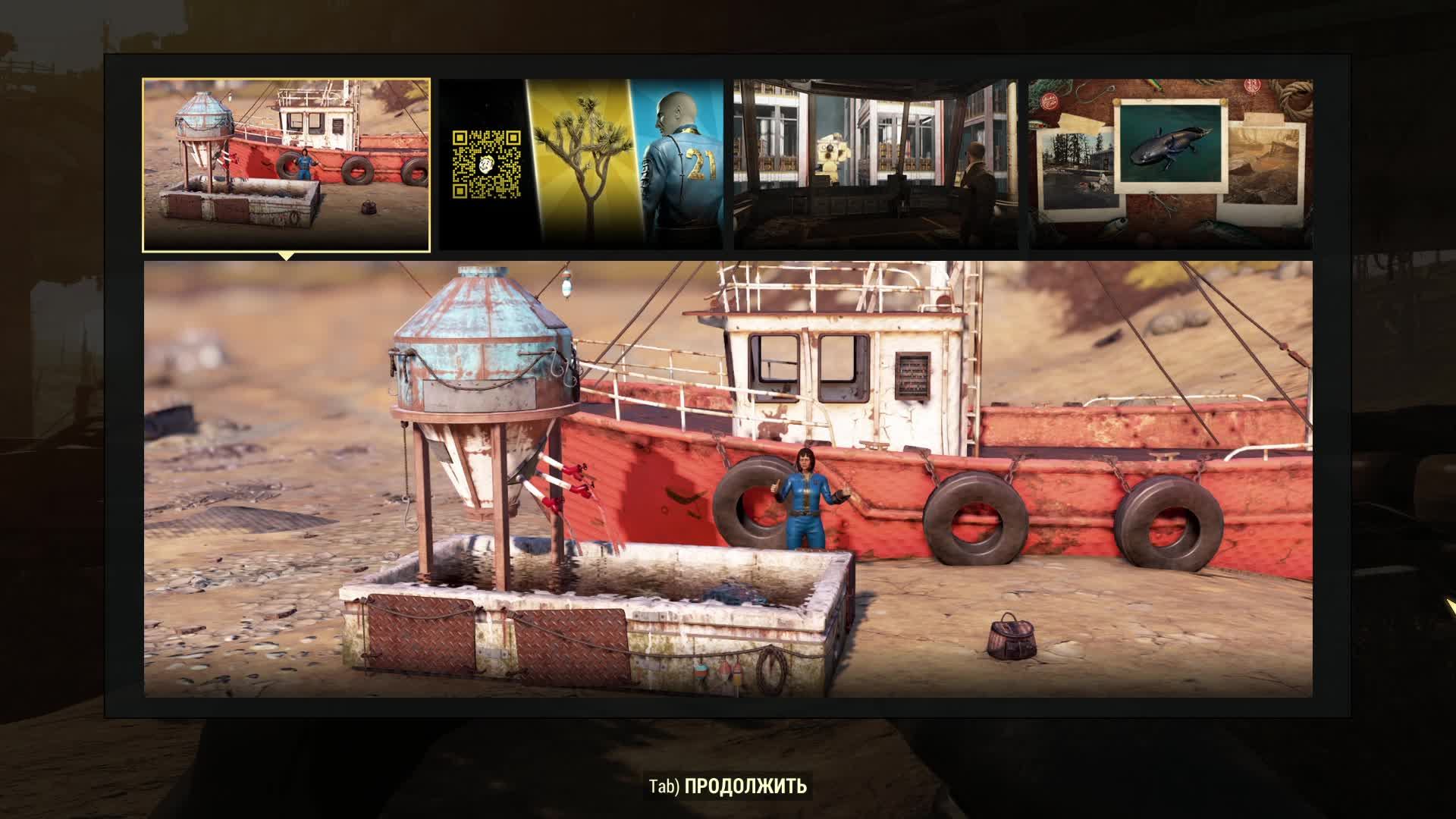This screenshot has width=1456, height=819.
Task: Select the fish photo collage thumbnail
Action: pos(1171,165)
